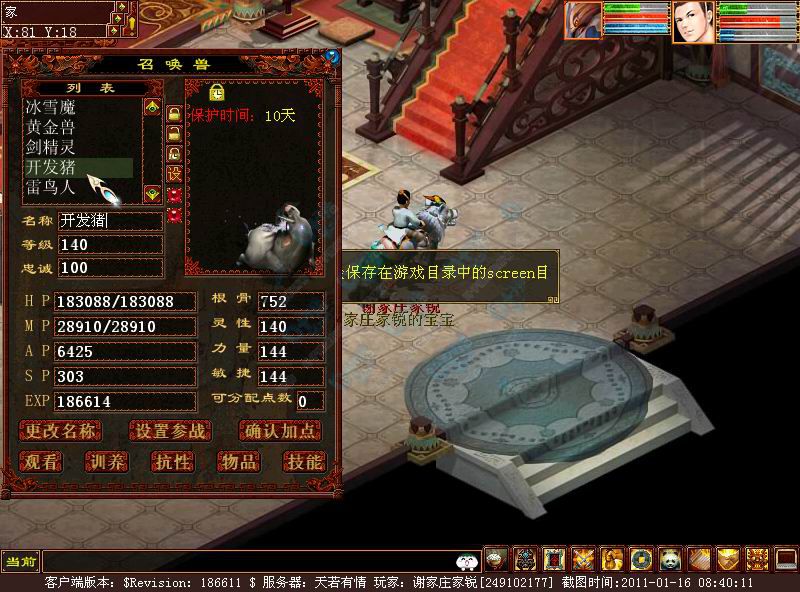This screenshot has height=592, width=800.
Task: Click the 观看 view button
Action: tap(43, 461)
